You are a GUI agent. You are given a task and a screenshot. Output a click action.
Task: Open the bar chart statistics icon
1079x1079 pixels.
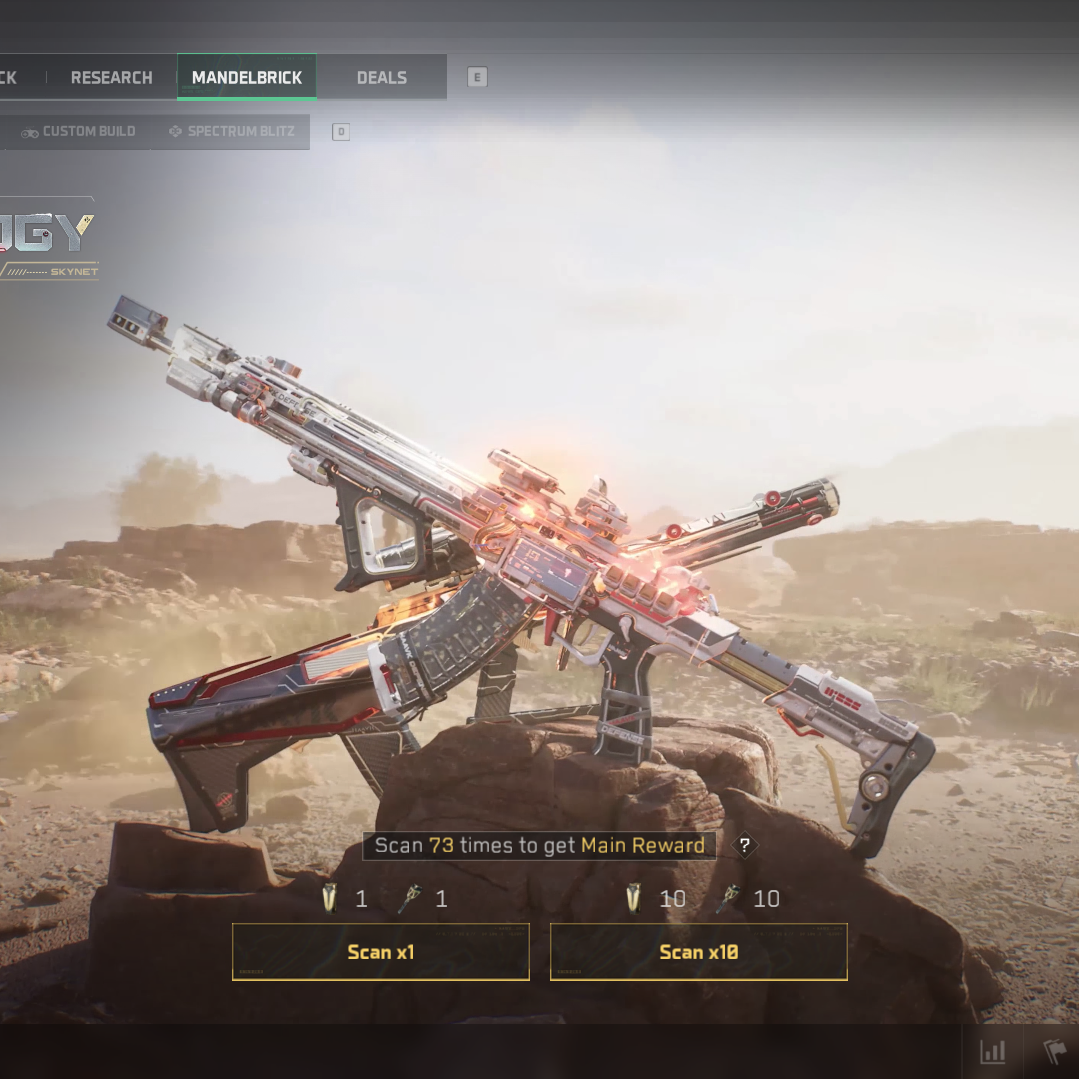point(993,1052)
